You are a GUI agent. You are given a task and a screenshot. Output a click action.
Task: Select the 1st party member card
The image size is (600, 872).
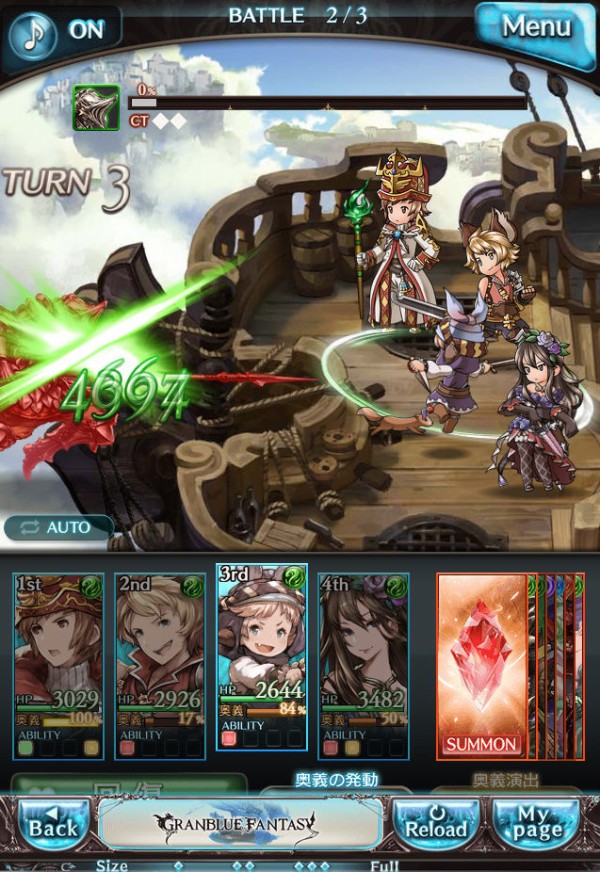coord(59,665)
